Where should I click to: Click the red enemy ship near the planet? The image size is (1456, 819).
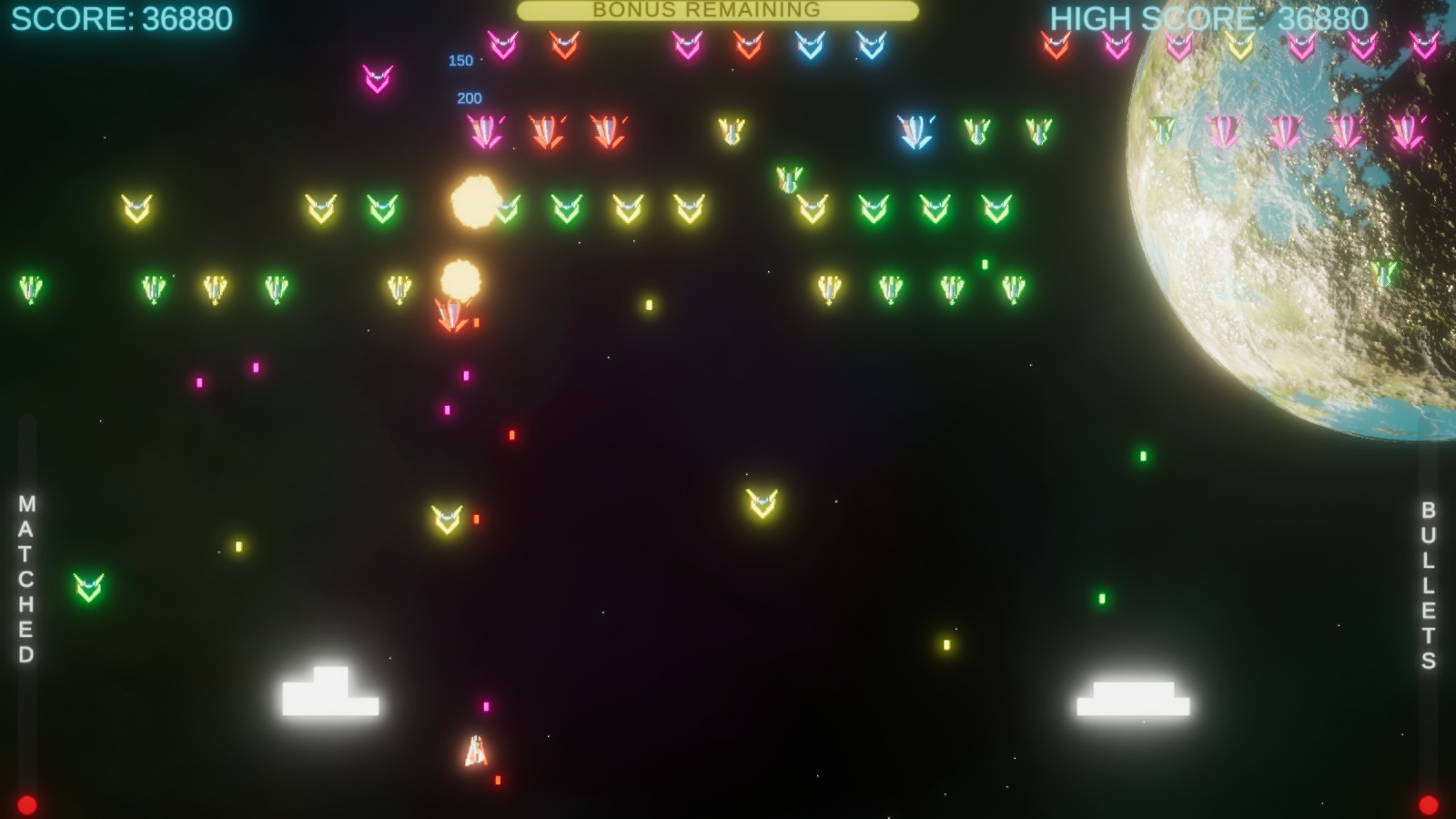point(1056,44)
